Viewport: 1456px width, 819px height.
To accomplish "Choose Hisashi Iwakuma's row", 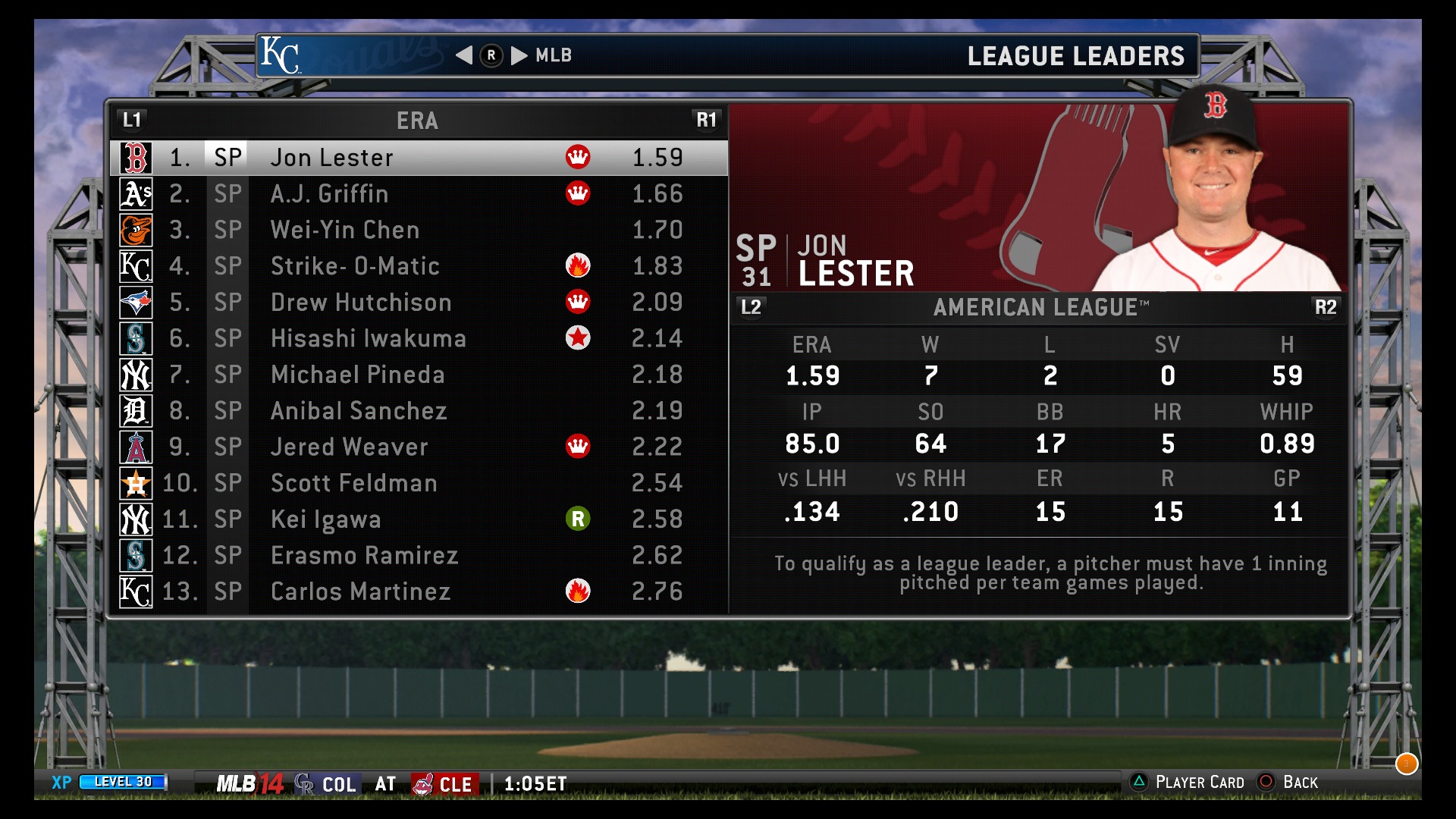I will click(419, 338).
